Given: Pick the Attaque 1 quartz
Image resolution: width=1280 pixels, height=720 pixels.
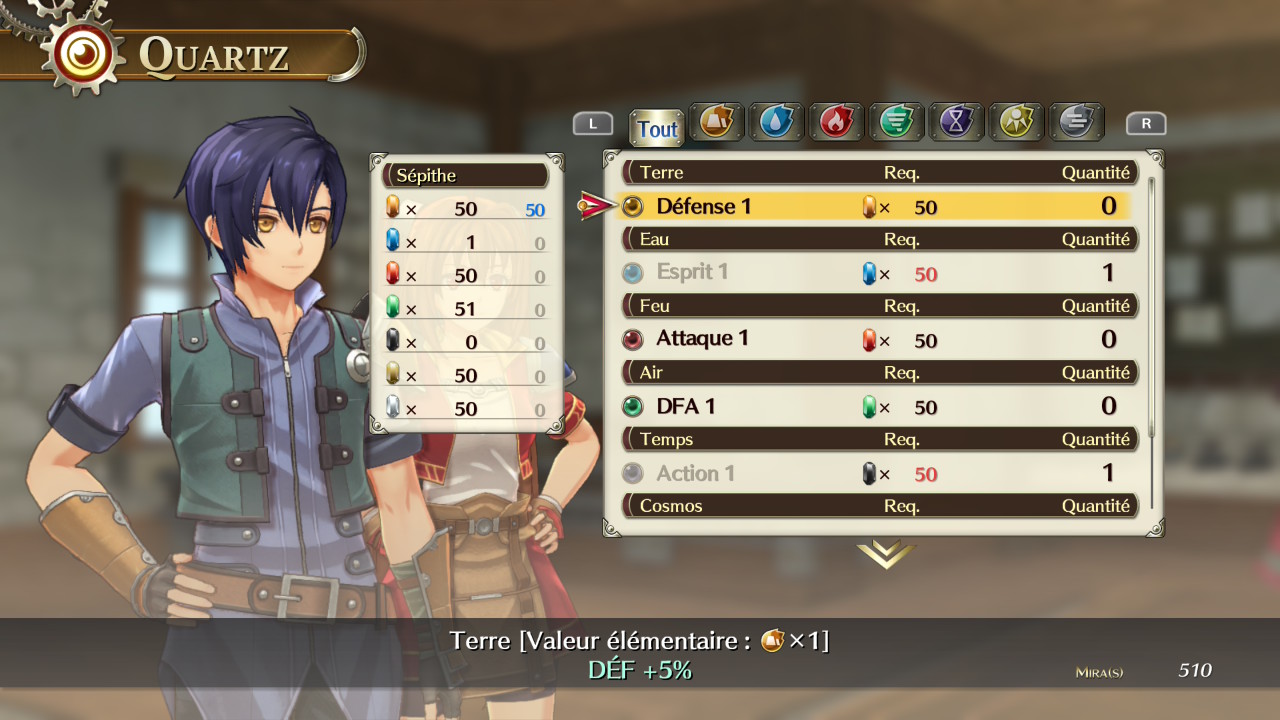Looking at the screenshot, I should (x=702, y=339).
